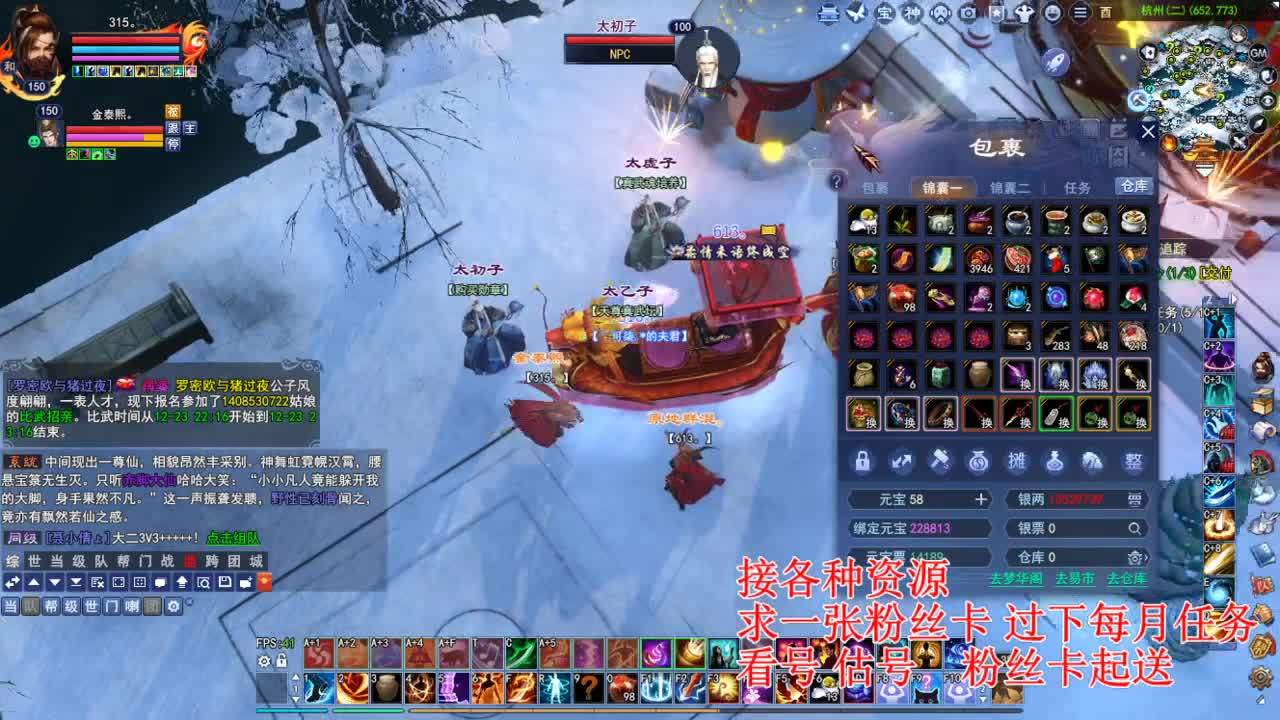Open the help question-mark icon on the bag panel
Image resolution: width=1280 pixels, height=720 pixels.
tap(836, 181)
